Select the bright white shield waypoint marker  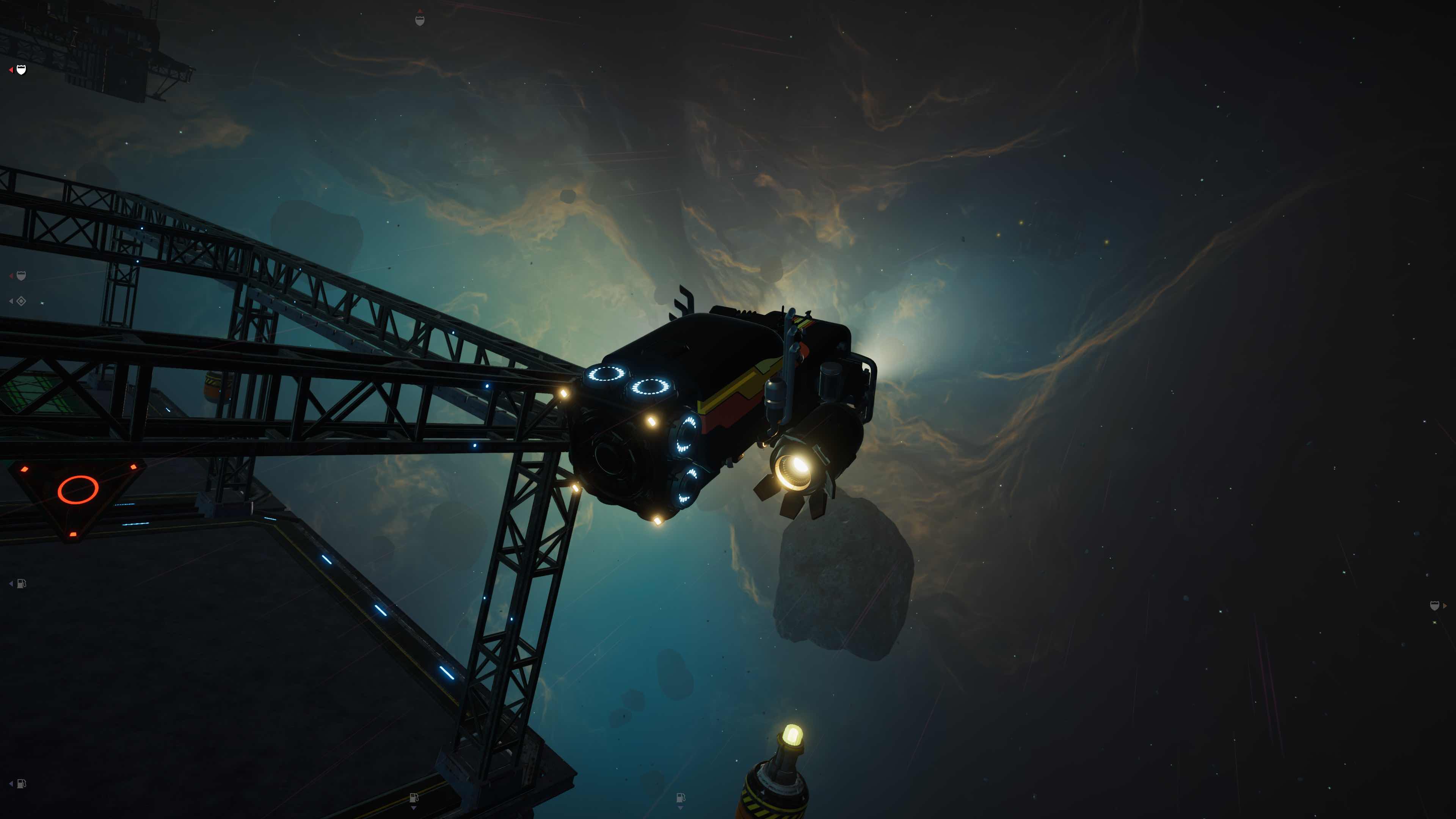pos(22,69)
